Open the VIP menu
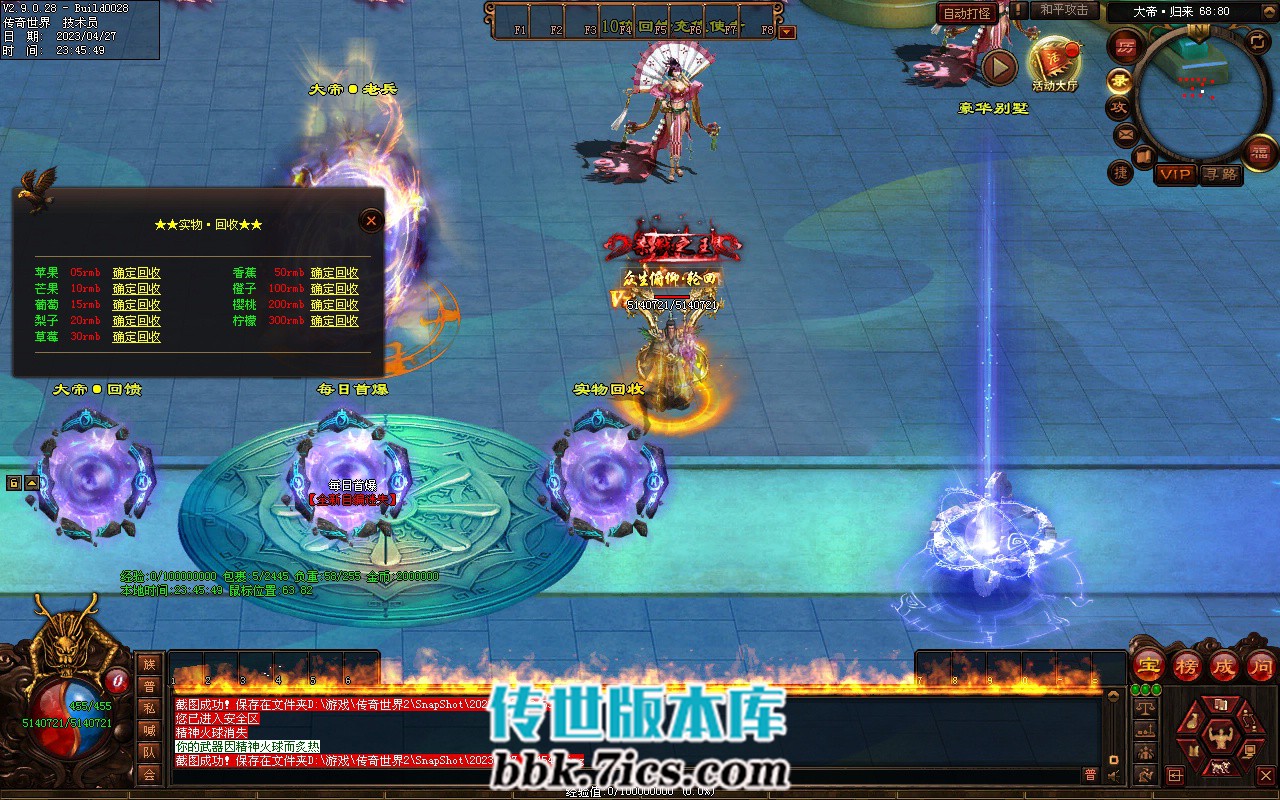 coord(1175,174)
